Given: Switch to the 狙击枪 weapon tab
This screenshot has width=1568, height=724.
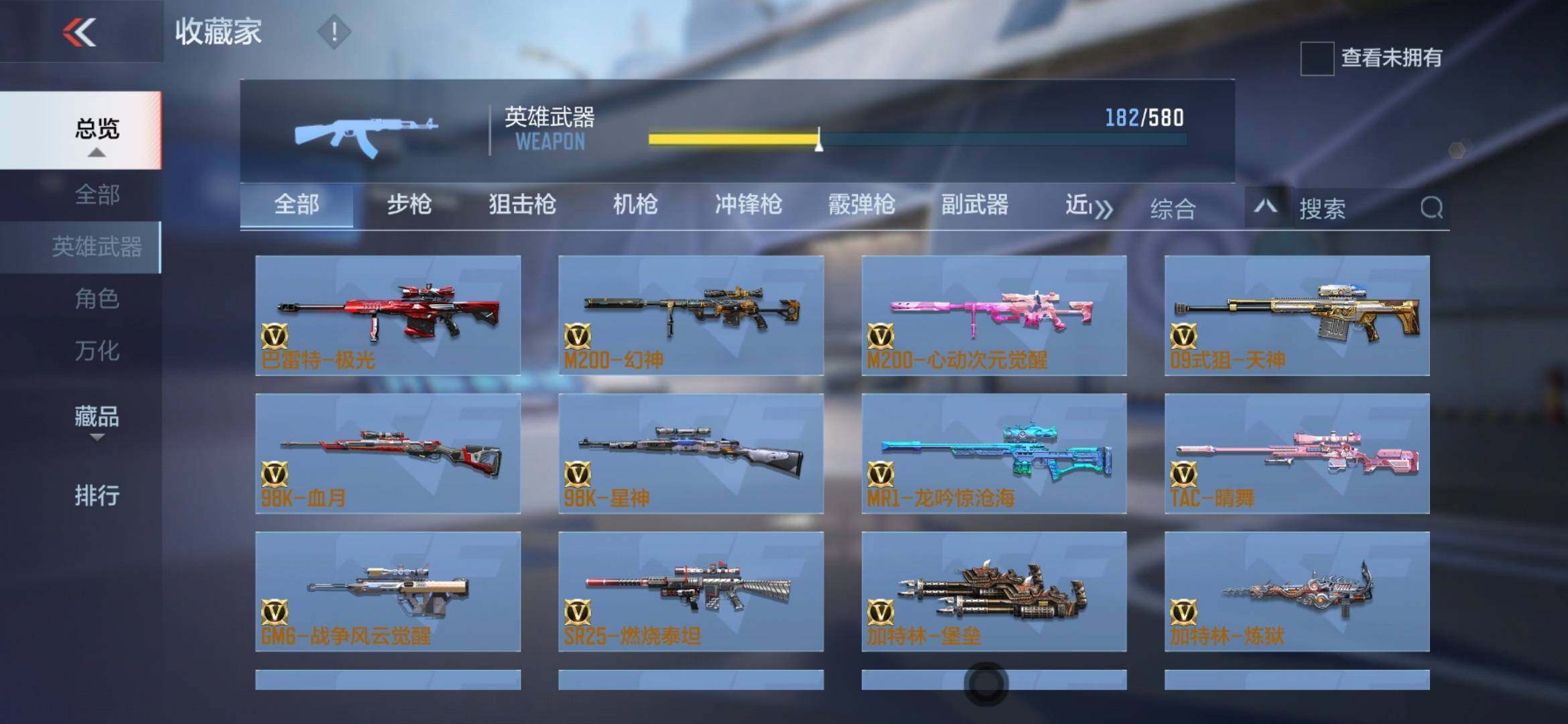Looking at the screenshot, I should click(x=522, y=205).
